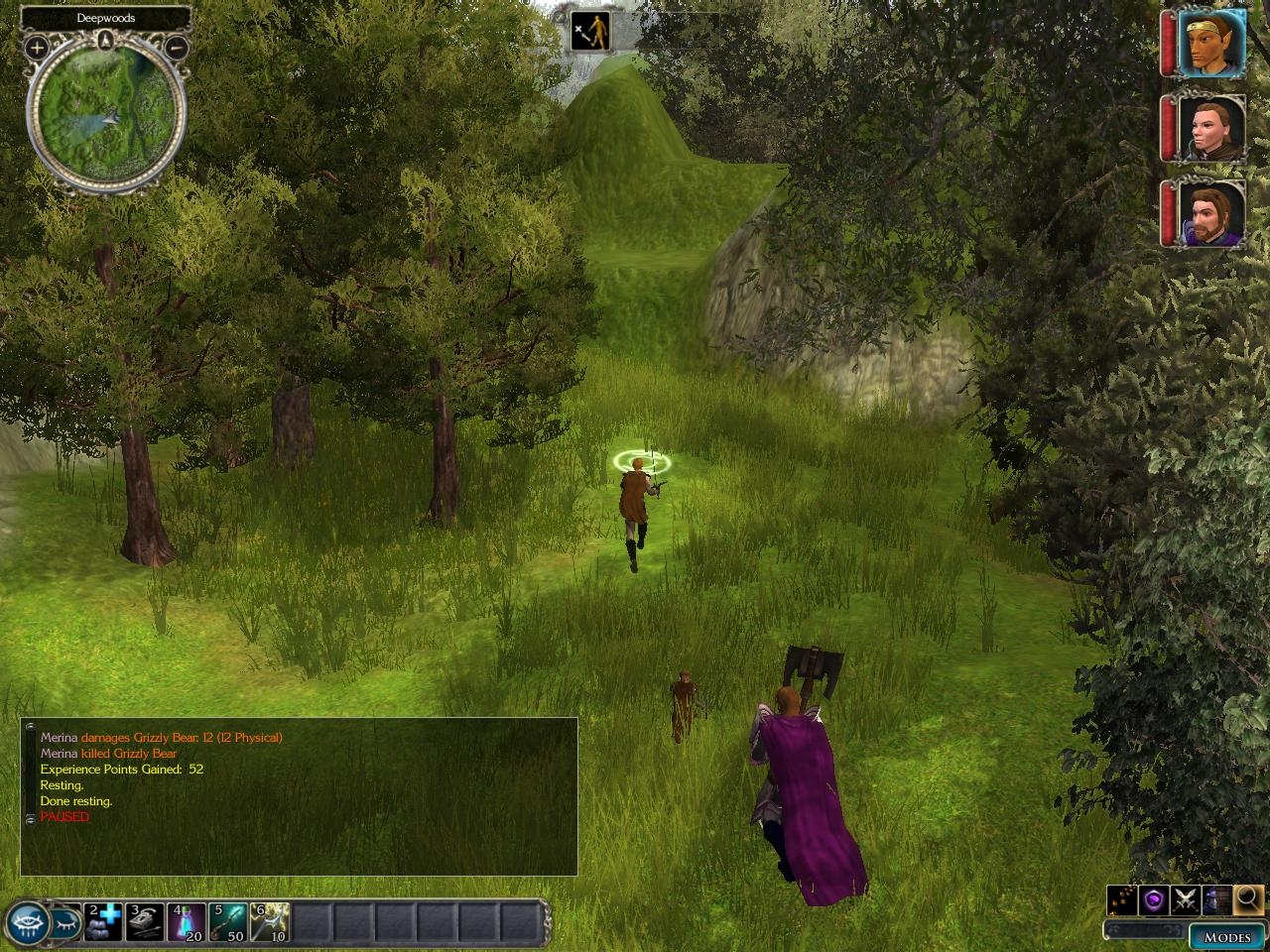1270x952 pixels.
Task: Activate the wand in hotbar slot 5
Action: [228, 921]
